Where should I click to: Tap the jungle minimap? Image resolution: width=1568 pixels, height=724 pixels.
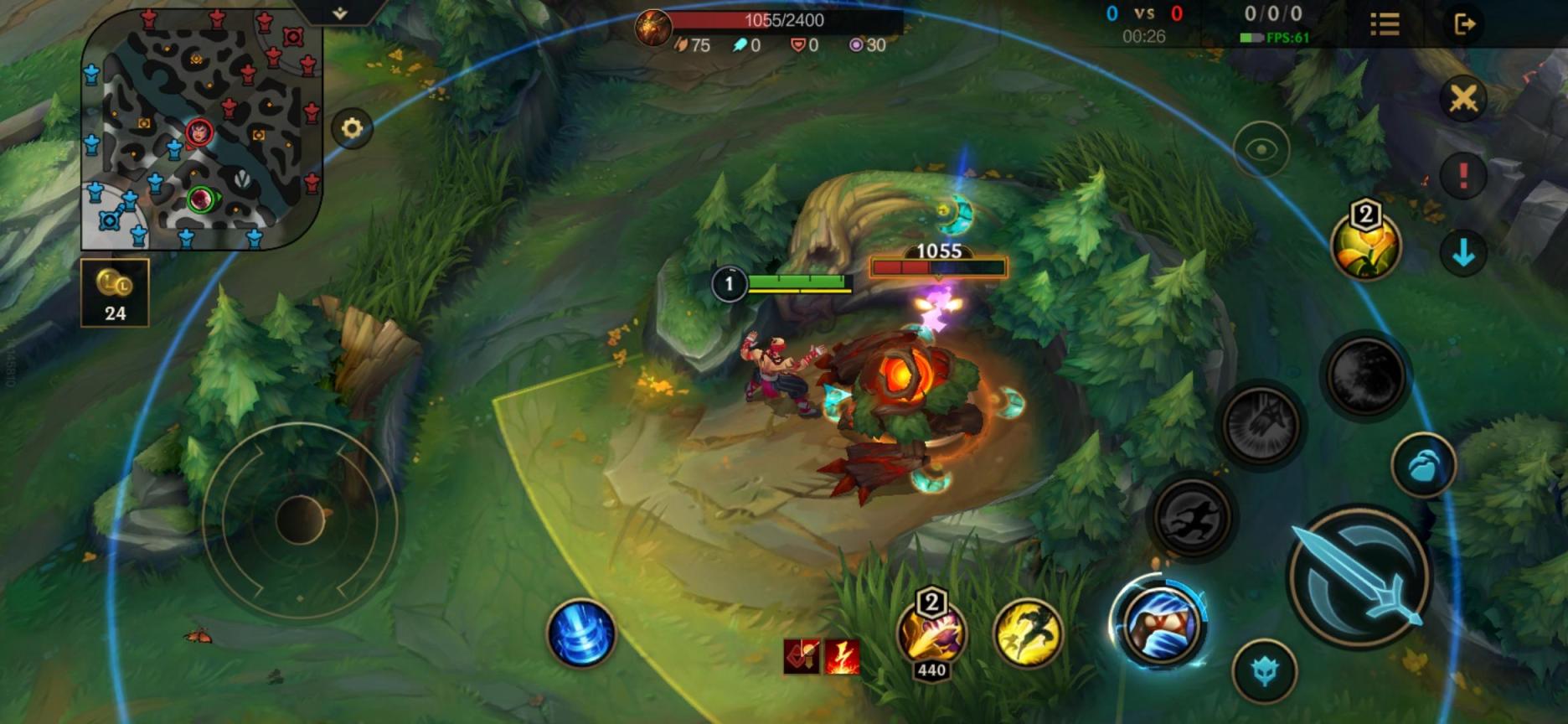point(201,130)
